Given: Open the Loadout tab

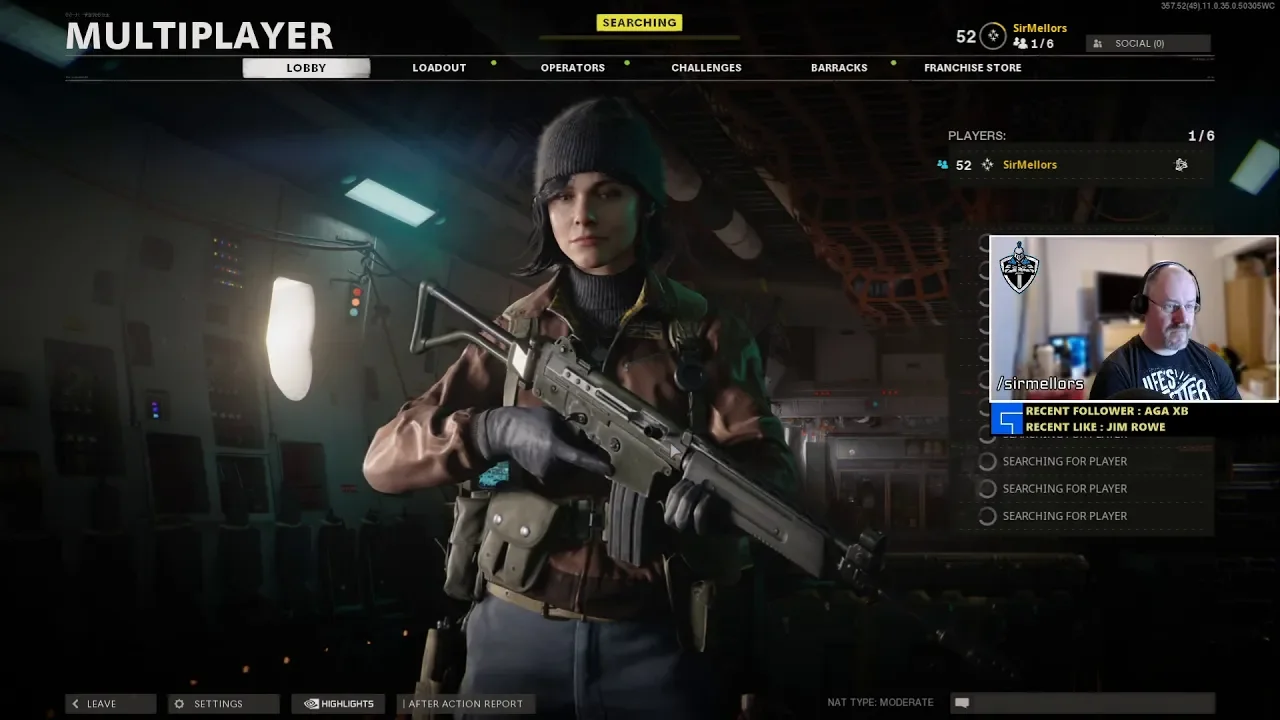Looking at the screenshot, I should (439, 68).
